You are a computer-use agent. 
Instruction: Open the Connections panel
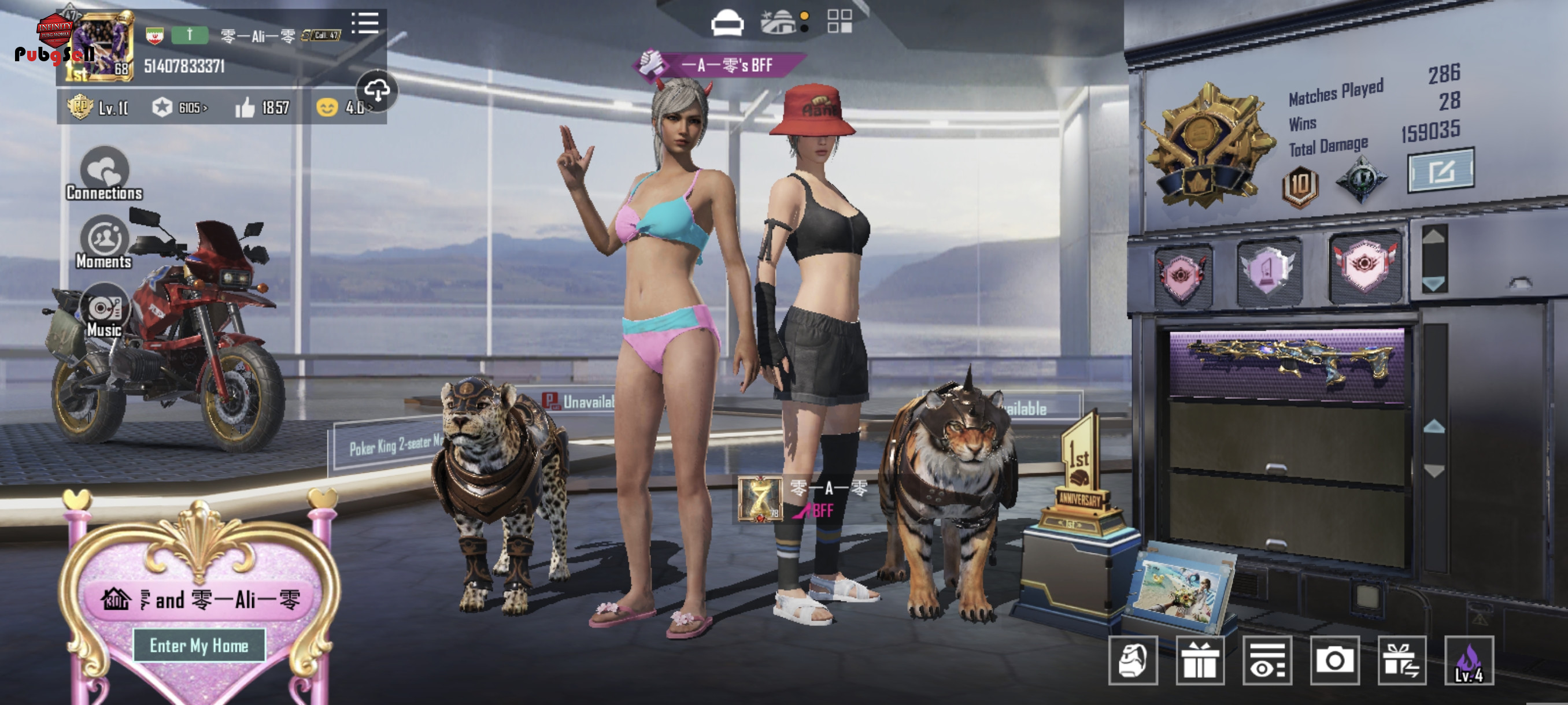[x=104, y=175]
